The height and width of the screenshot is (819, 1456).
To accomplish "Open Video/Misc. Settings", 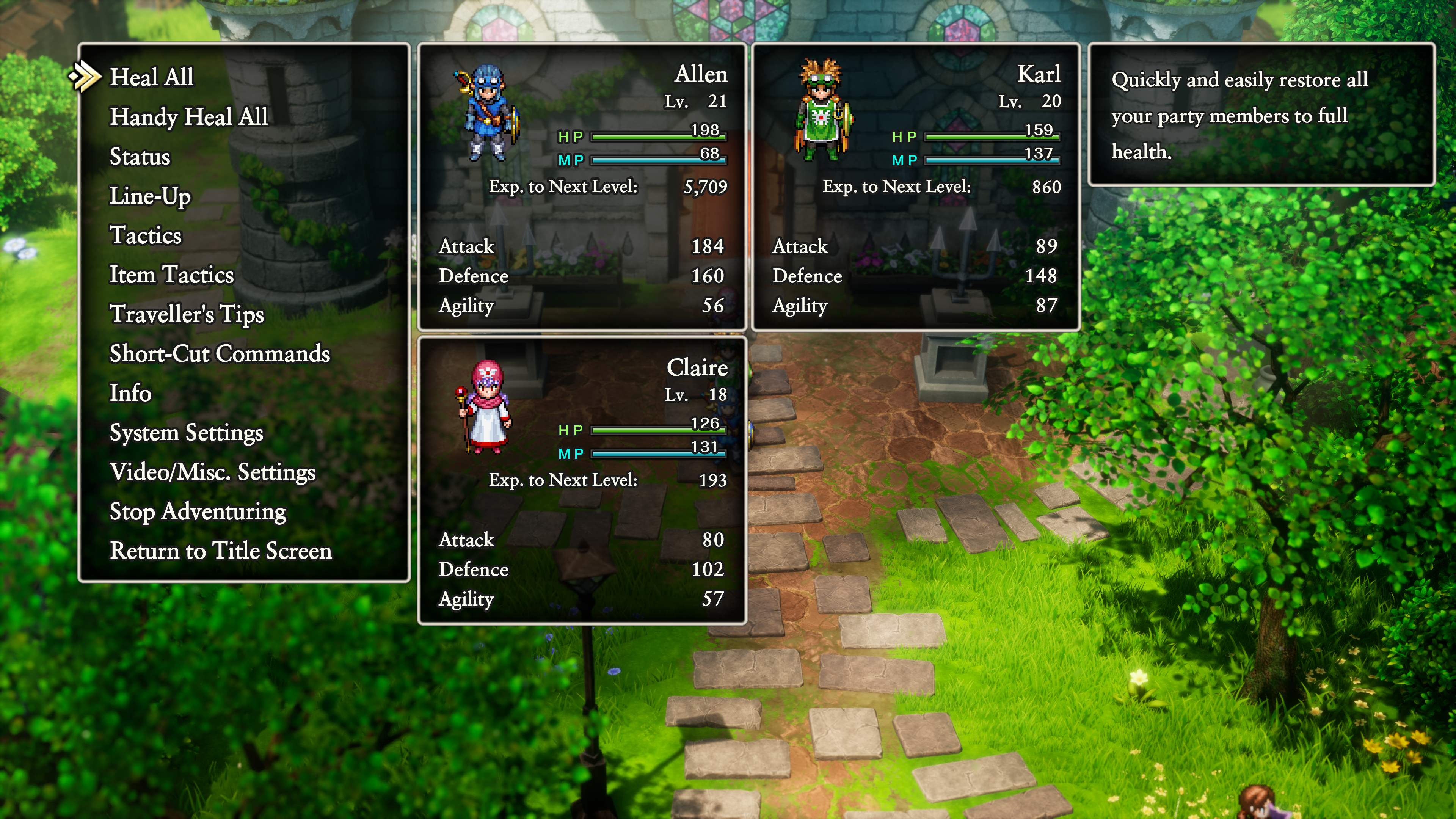I will pyautogui.click(x=212, y=472).
